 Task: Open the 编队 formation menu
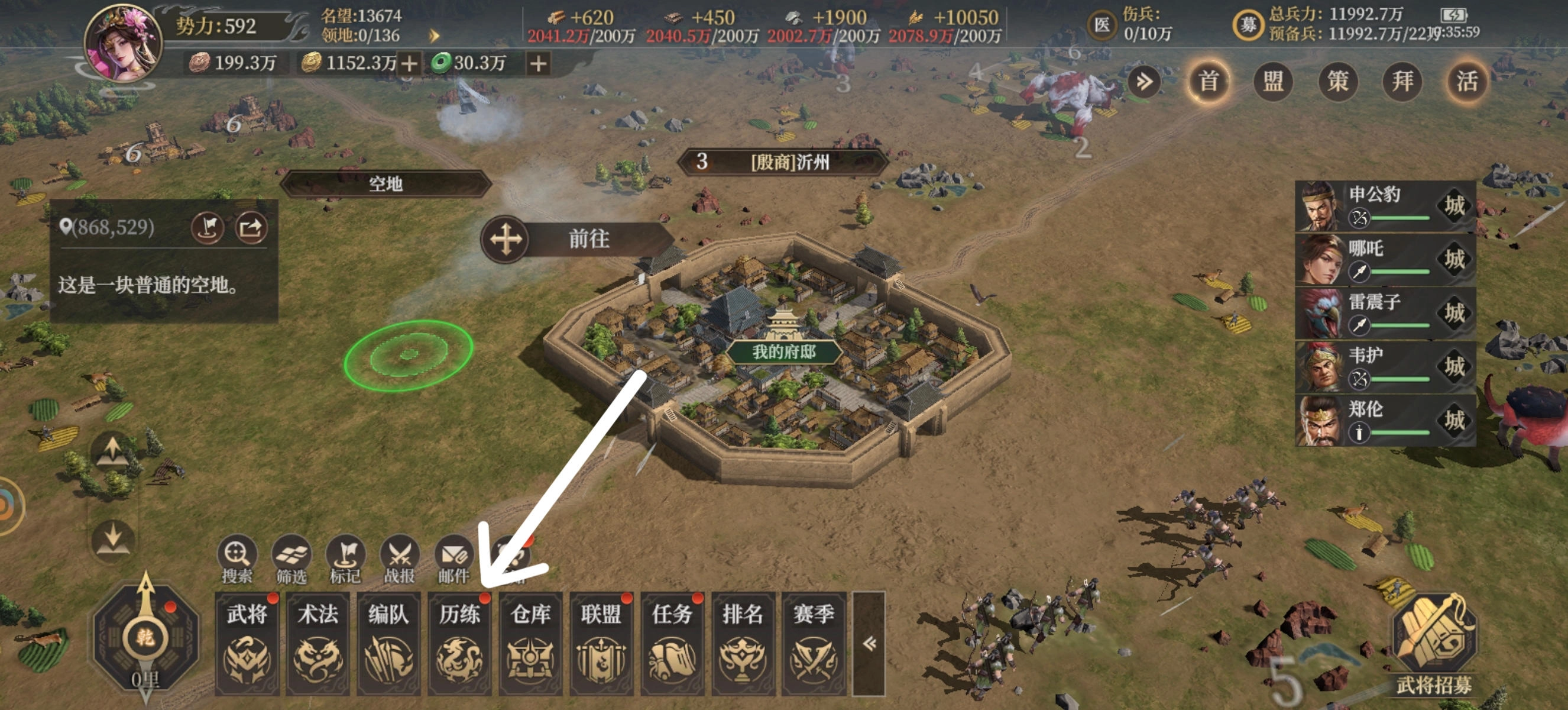click(388, 643)
